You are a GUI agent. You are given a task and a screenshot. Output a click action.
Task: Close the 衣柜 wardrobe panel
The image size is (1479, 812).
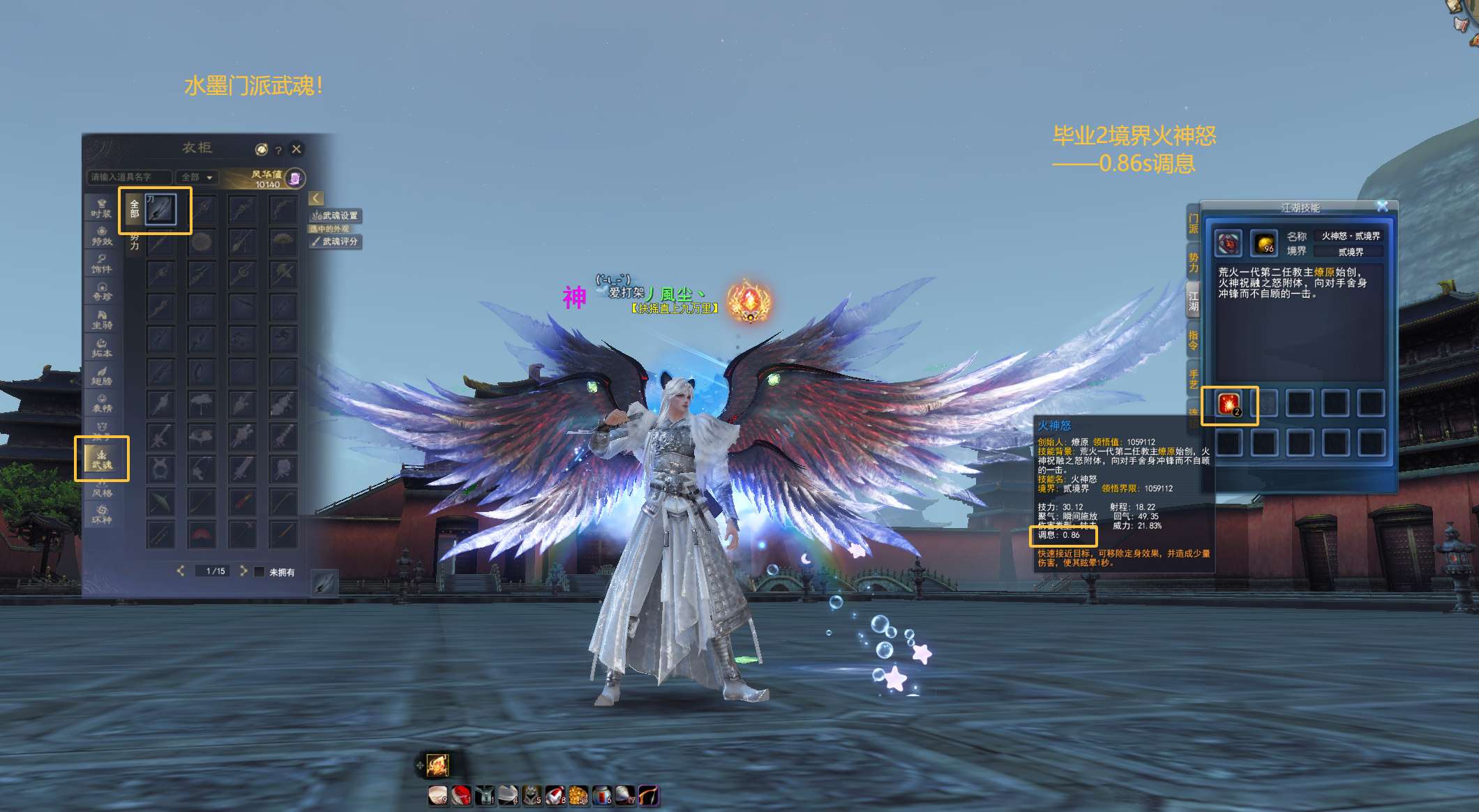click(x=296, y=149)
